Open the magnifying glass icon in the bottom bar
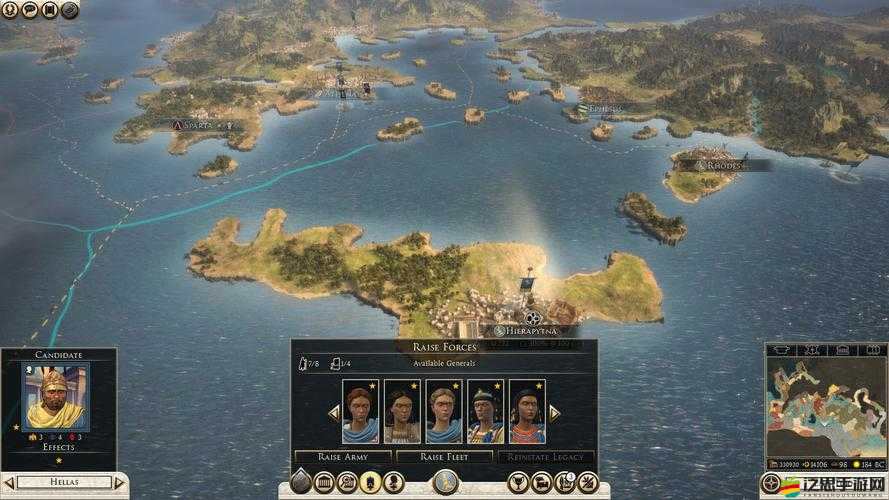Viewport: 889px width, 500px height. [x=348, y=483]
